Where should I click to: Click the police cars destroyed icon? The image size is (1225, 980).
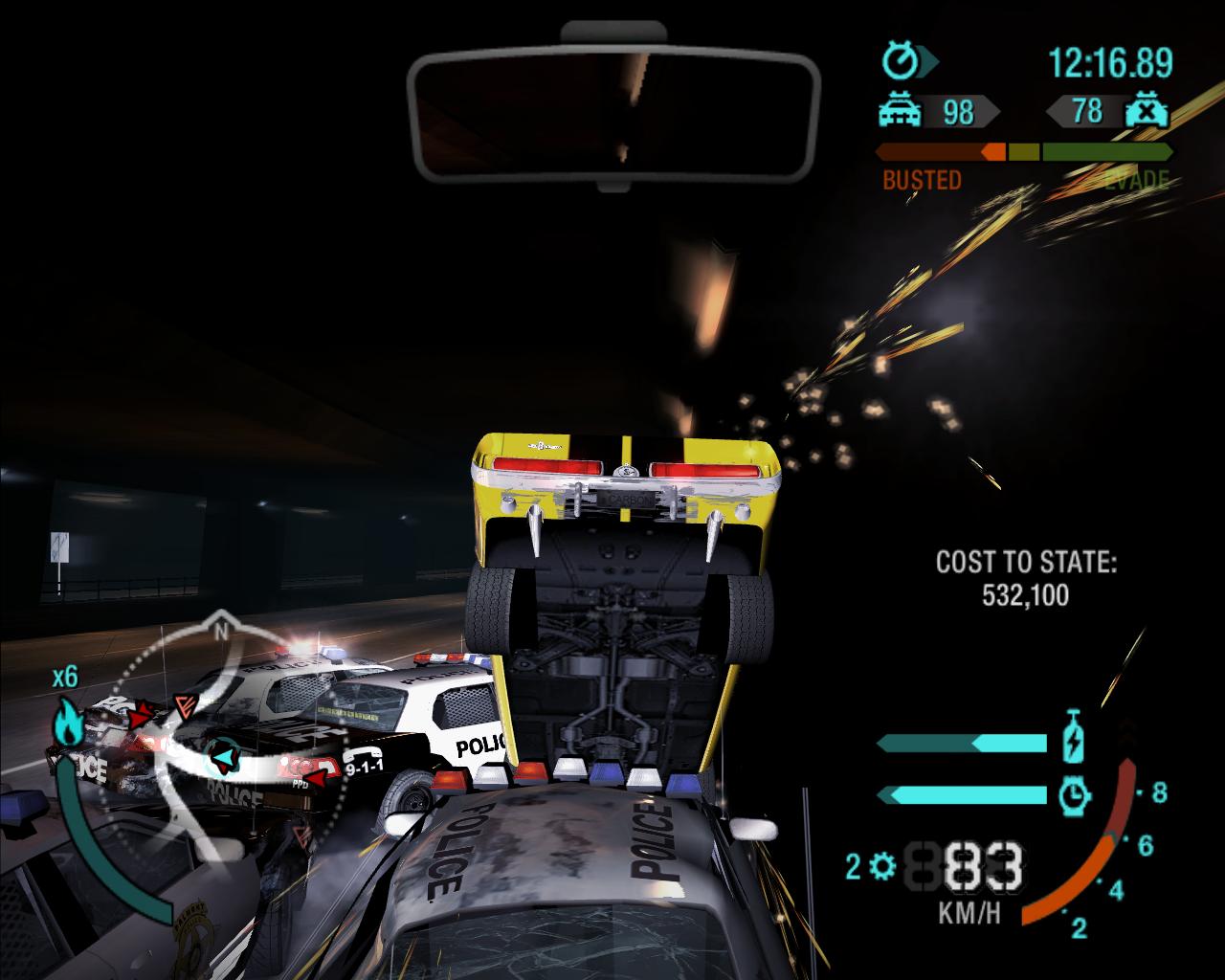[1147, 111]
